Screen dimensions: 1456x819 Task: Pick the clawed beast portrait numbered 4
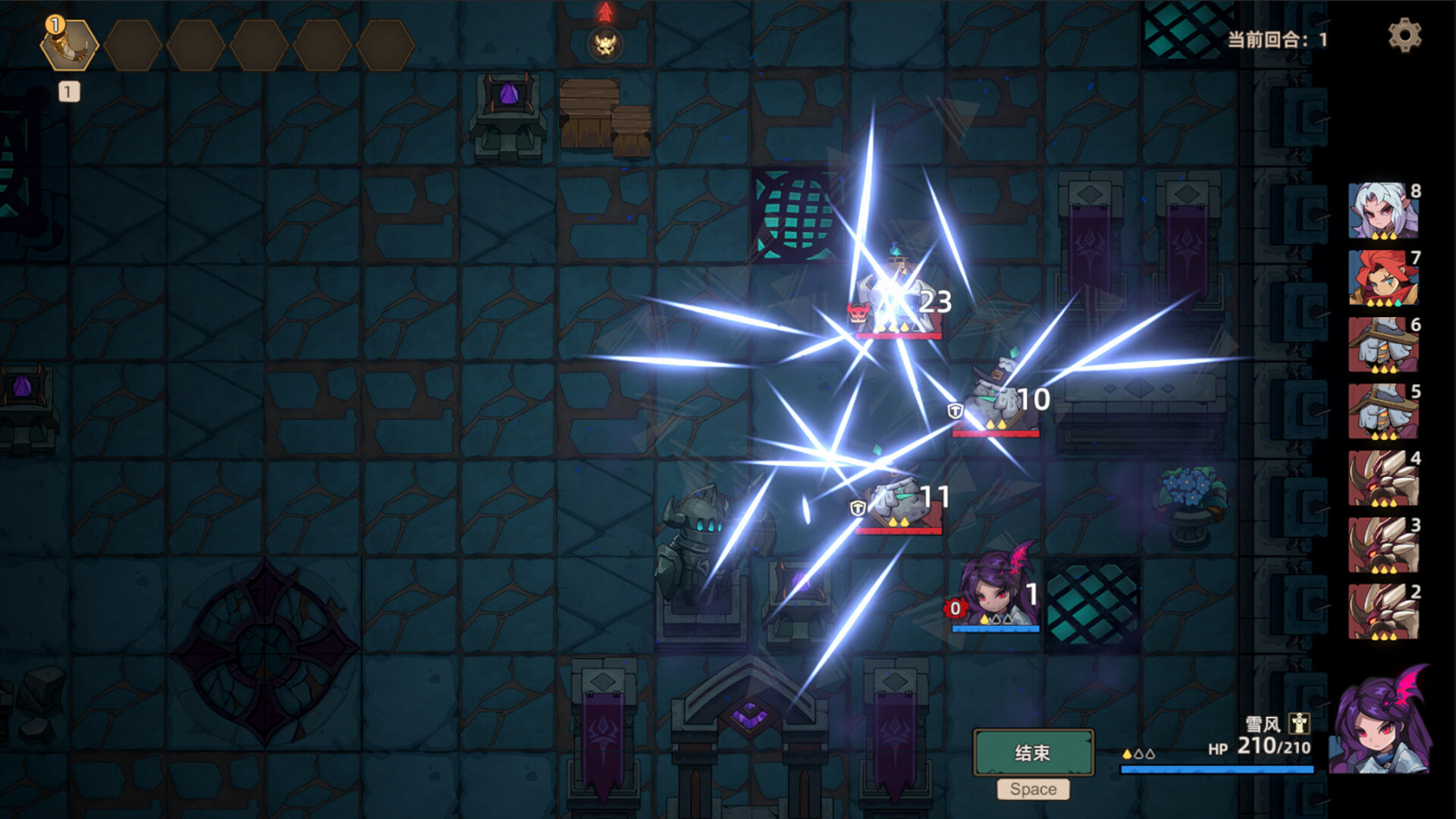1382,479
